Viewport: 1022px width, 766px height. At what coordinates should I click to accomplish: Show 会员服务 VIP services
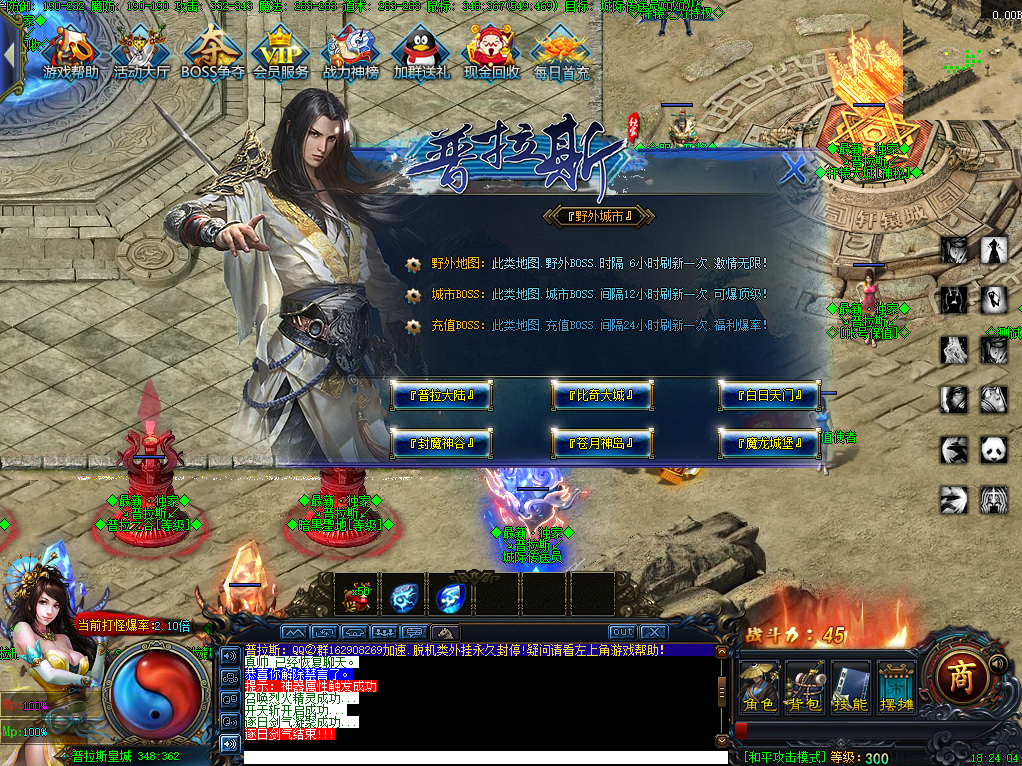click(x=281, y=52)
